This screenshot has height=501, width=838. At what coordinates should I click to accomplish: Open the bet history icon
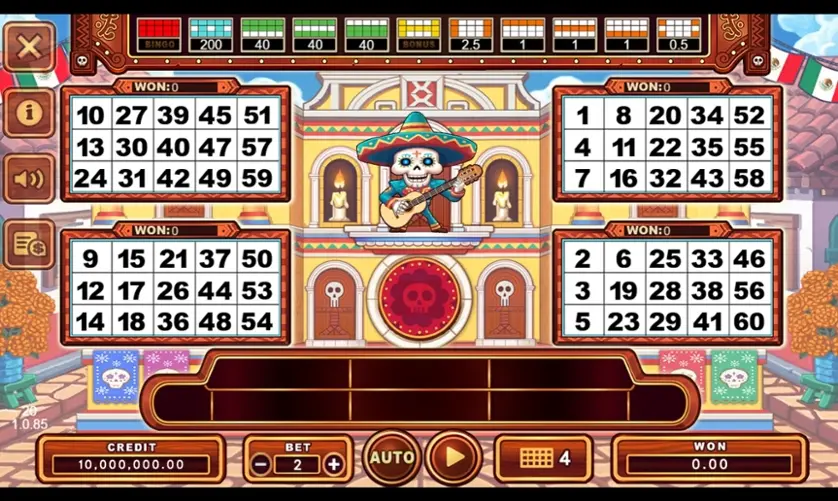pyautogui.click(x=29, y=244)
